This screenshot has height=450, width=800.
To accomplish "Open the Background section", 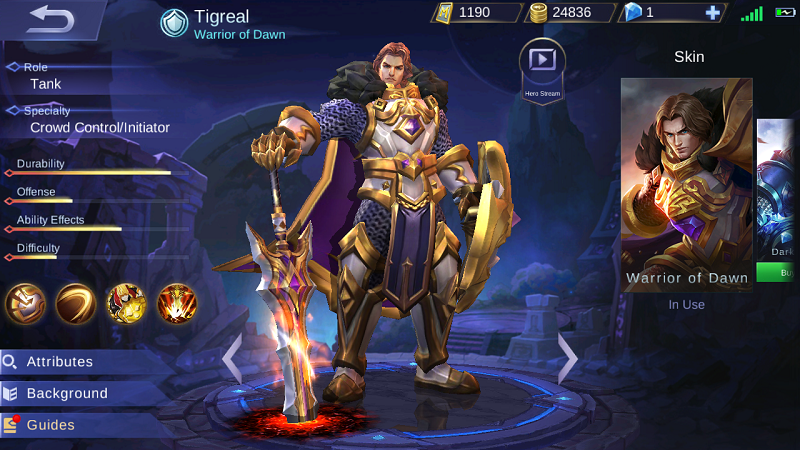I will click(x=66, y=394).
